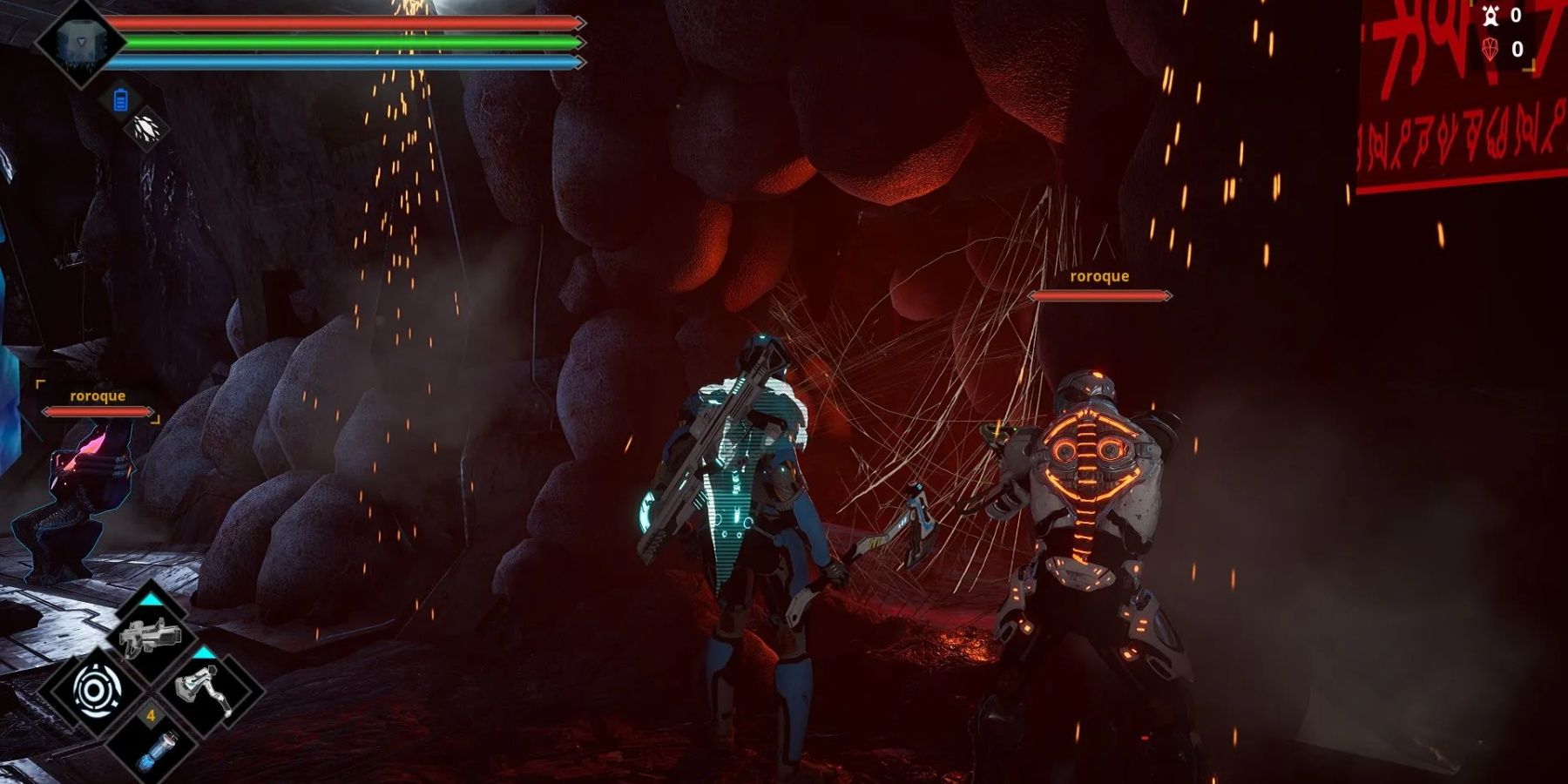This screenshot has width=1568, height=784.
Task: Click the red gem currency icon top right
Action: [x=1490, y=48]
